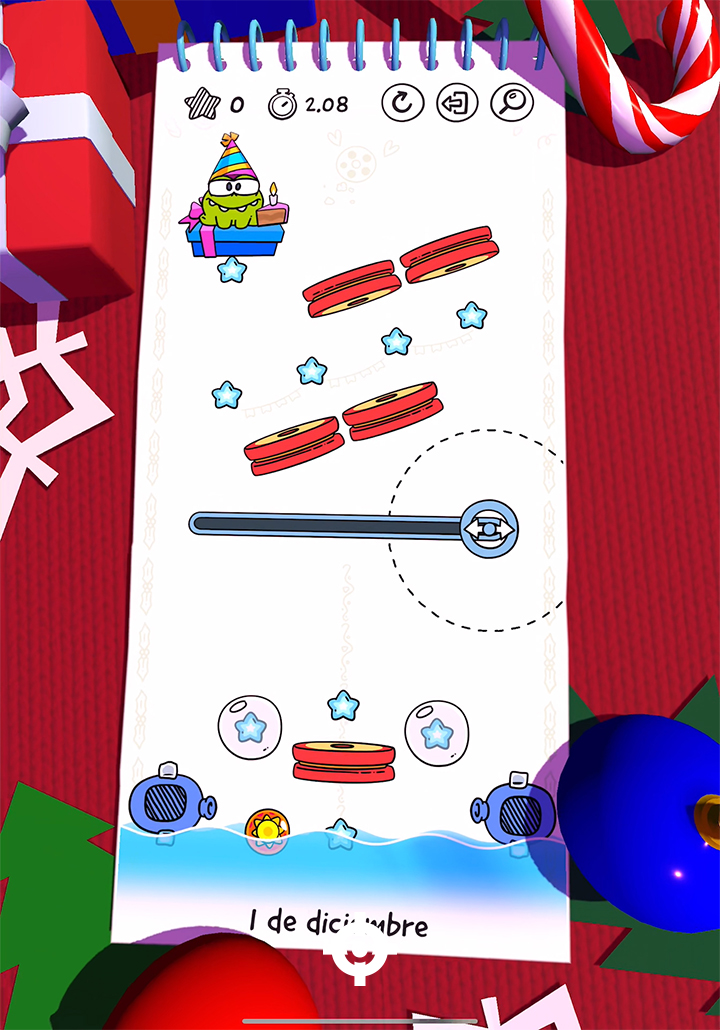Activate the magnifying glass button
The height and width of the screenshot is (1030, 720).
coord(512,102)
